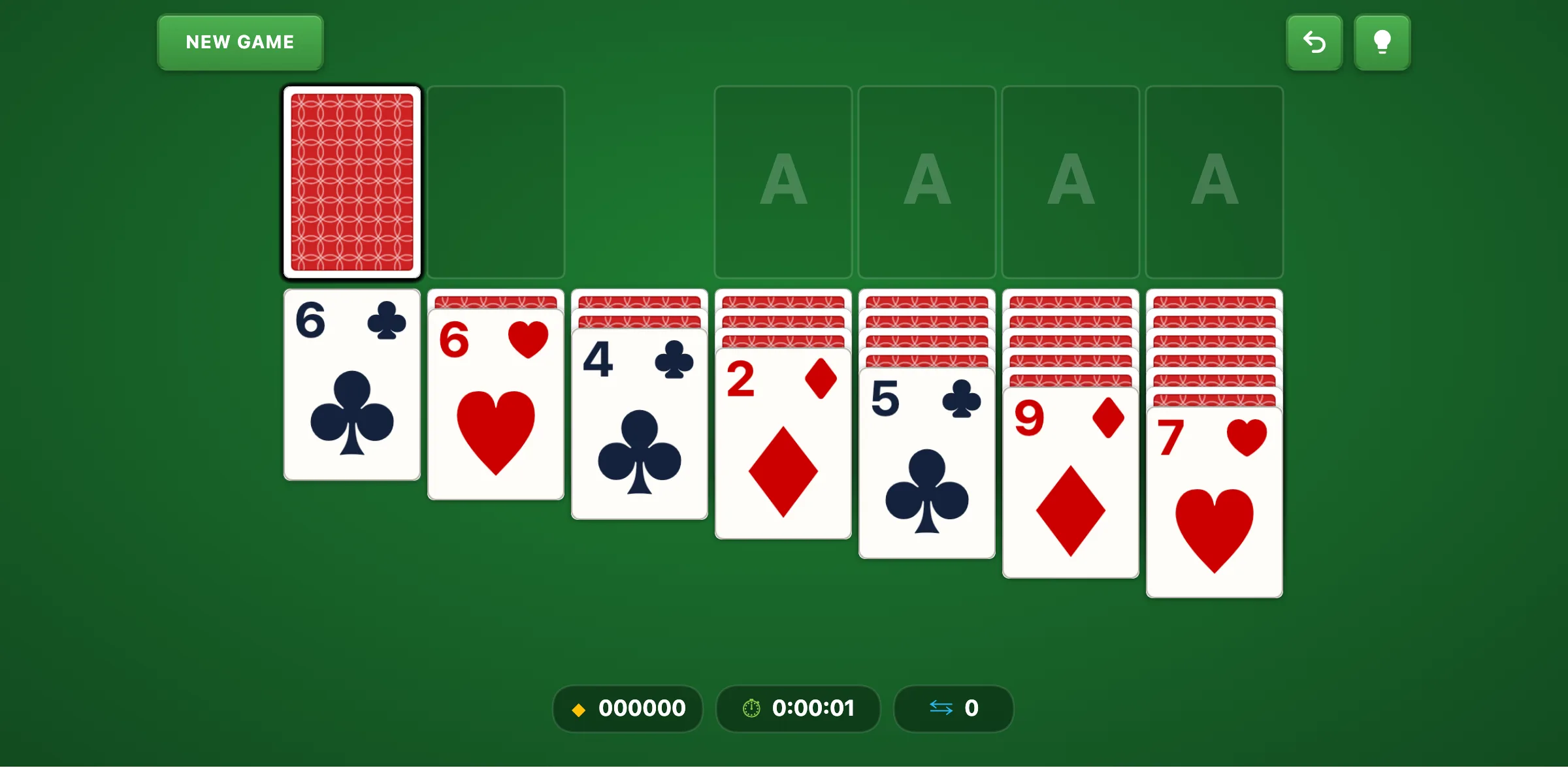Select the rightmost foundation slot marked A

[x=1214, y=182]
